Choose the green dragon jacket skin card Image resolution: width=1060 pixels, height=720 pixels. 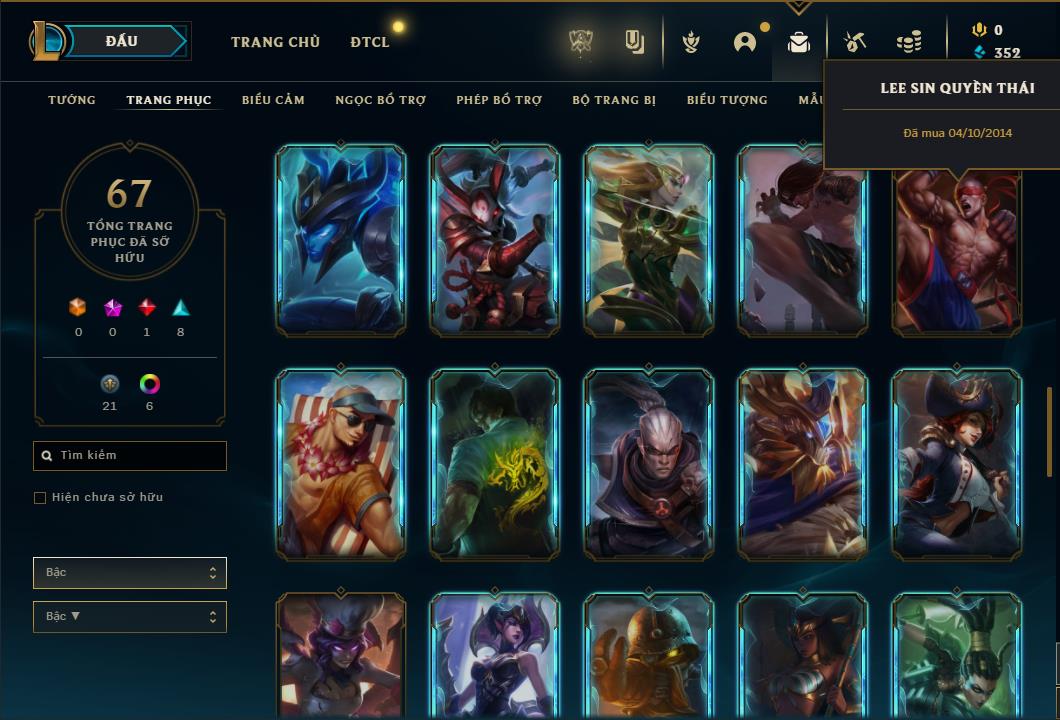click(x=495, y=463)
